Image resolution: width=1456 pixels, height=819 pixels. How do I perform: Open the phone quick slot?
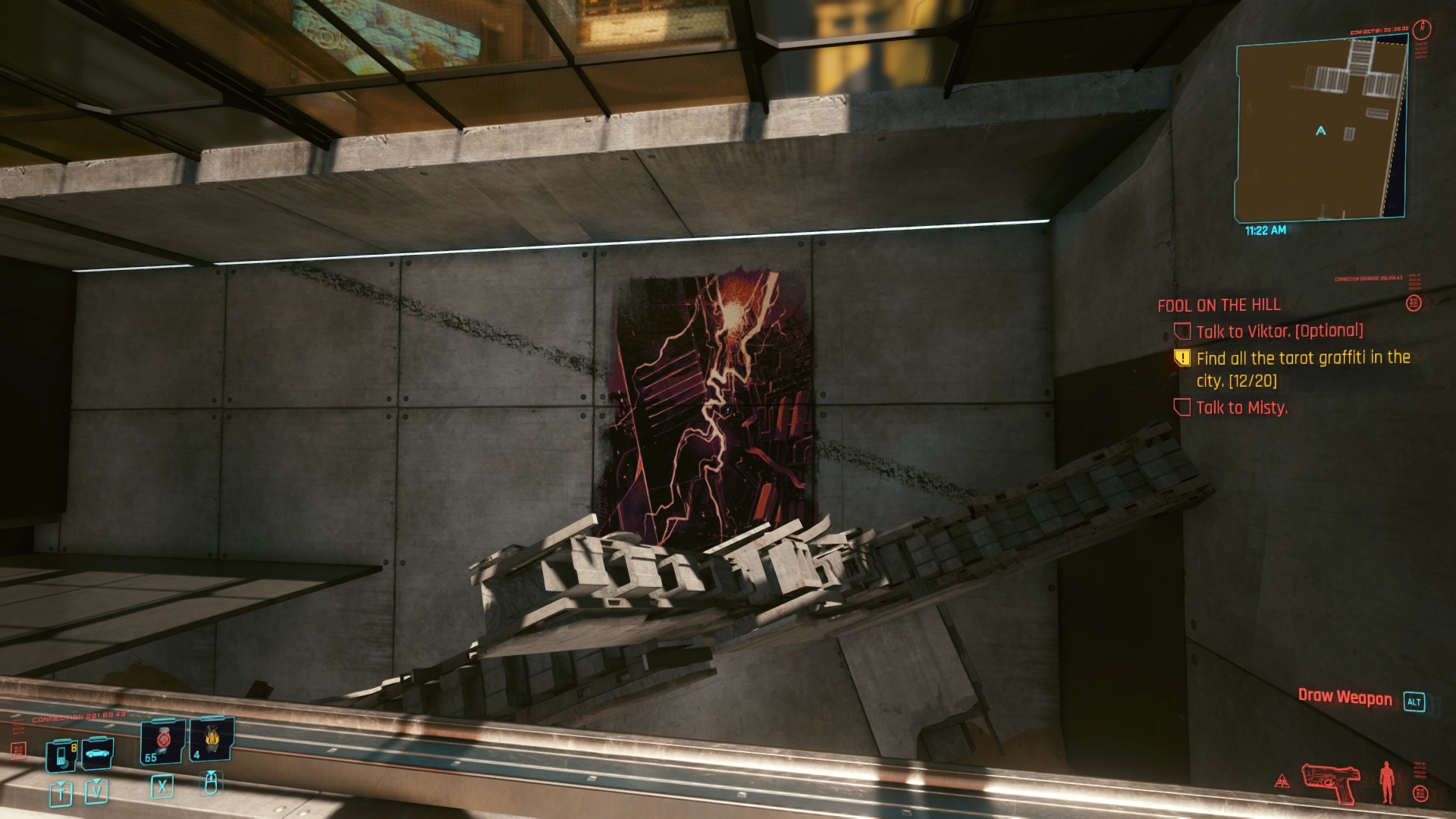[62, 755]
